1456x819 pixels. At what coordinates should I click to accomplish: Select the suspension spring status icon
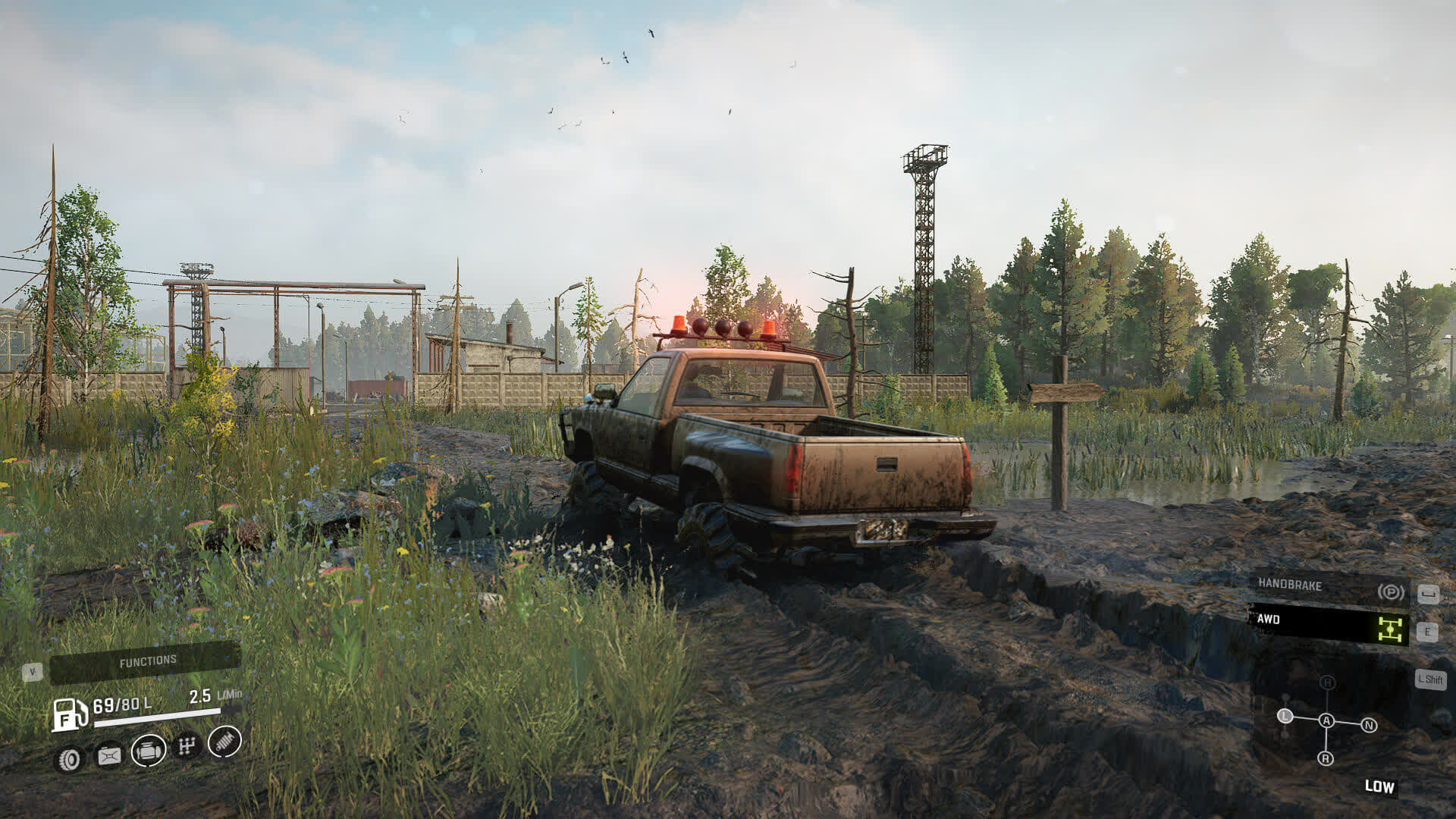tap(224, 741)
